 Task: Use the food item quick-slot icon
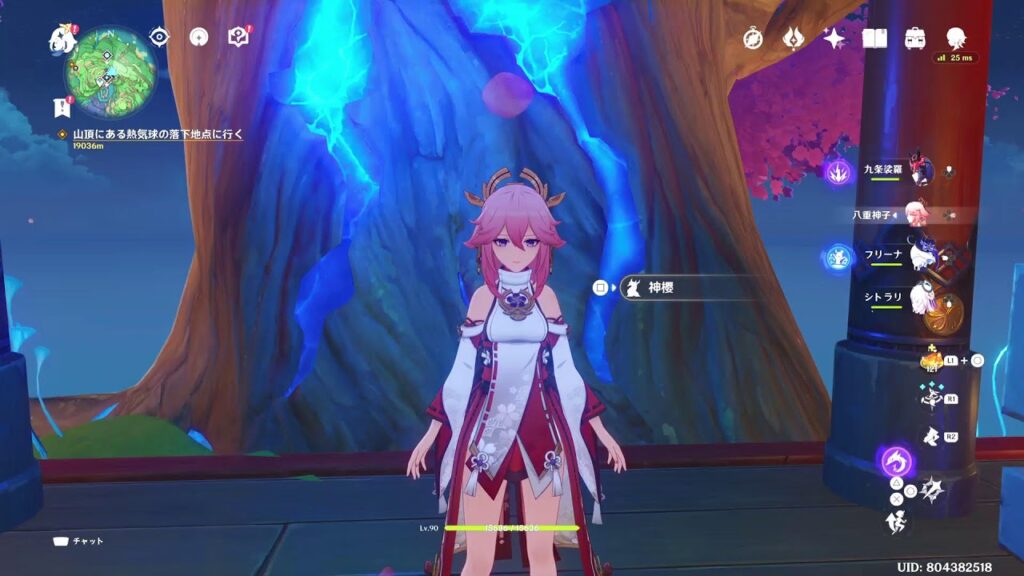pyautogui.click(x=930, y=361)
